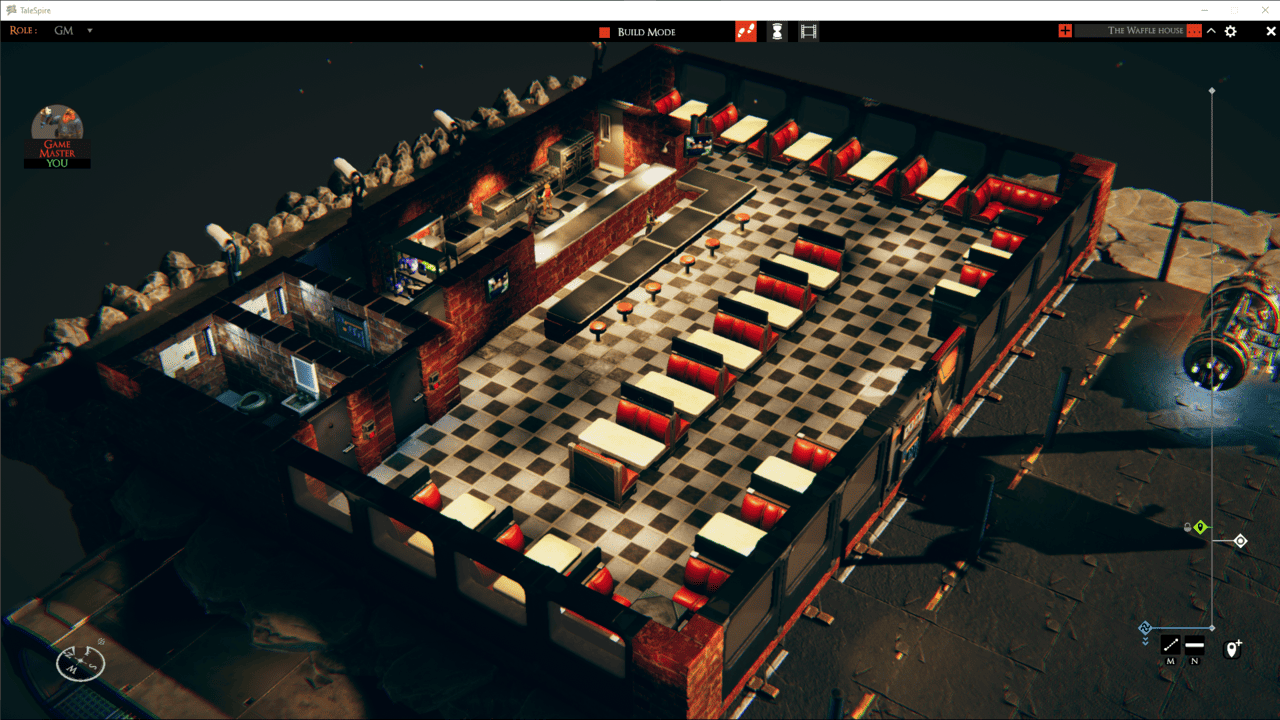
Task: Select the footsteps movement mode icon
Action: (x=746, y=31)
